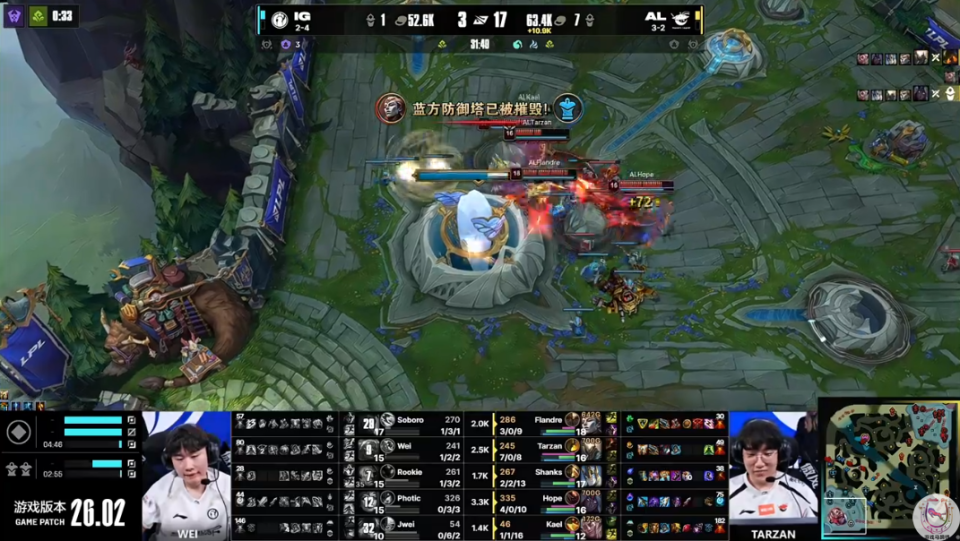Screen dimensions: 960x541
Task: Choose Rookie's scoreboard row
Action: (x=418, y=473)
